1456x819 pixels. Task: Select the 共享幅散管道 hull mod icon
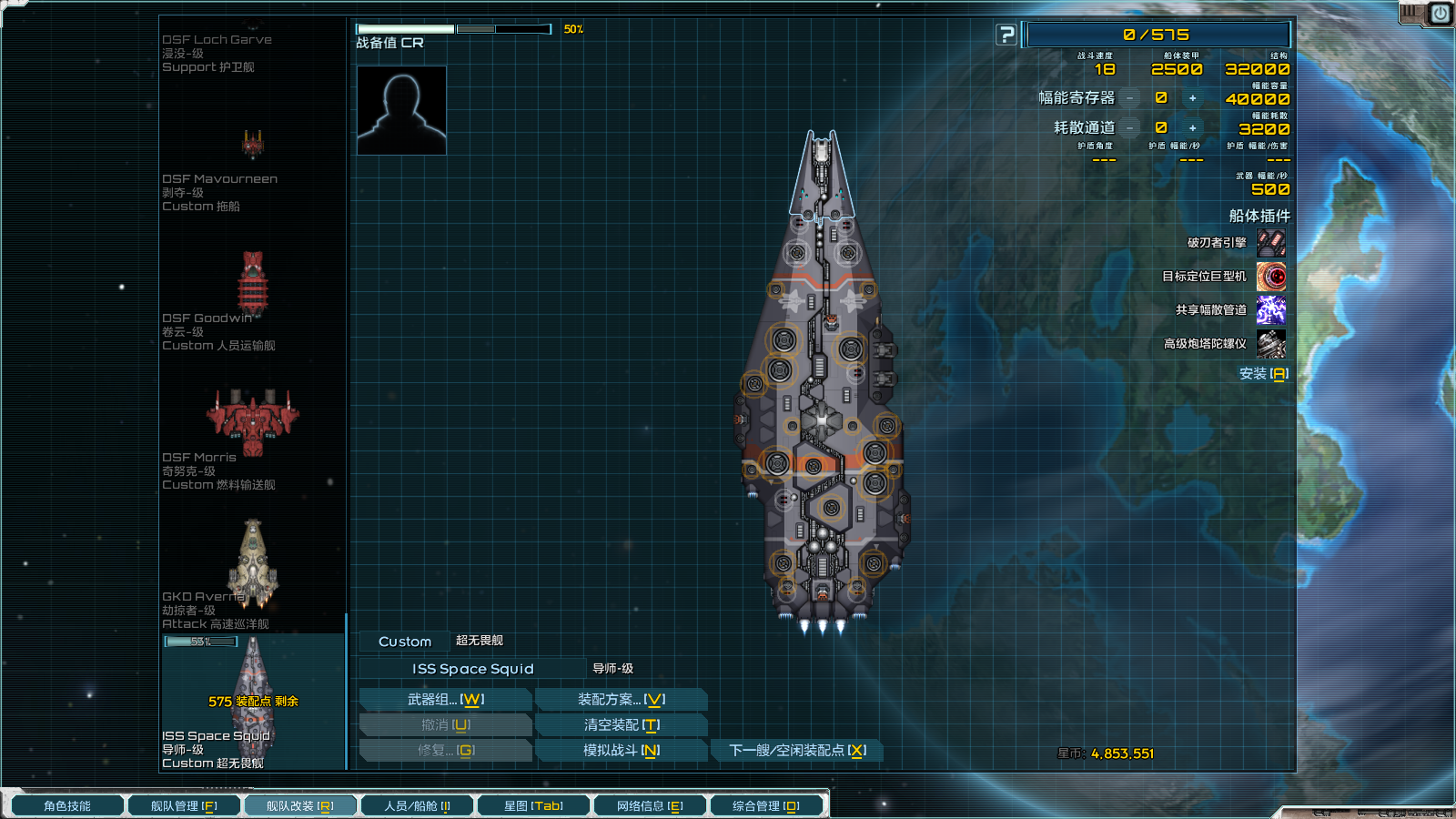pyautogui.click(x=1271, y=310)
